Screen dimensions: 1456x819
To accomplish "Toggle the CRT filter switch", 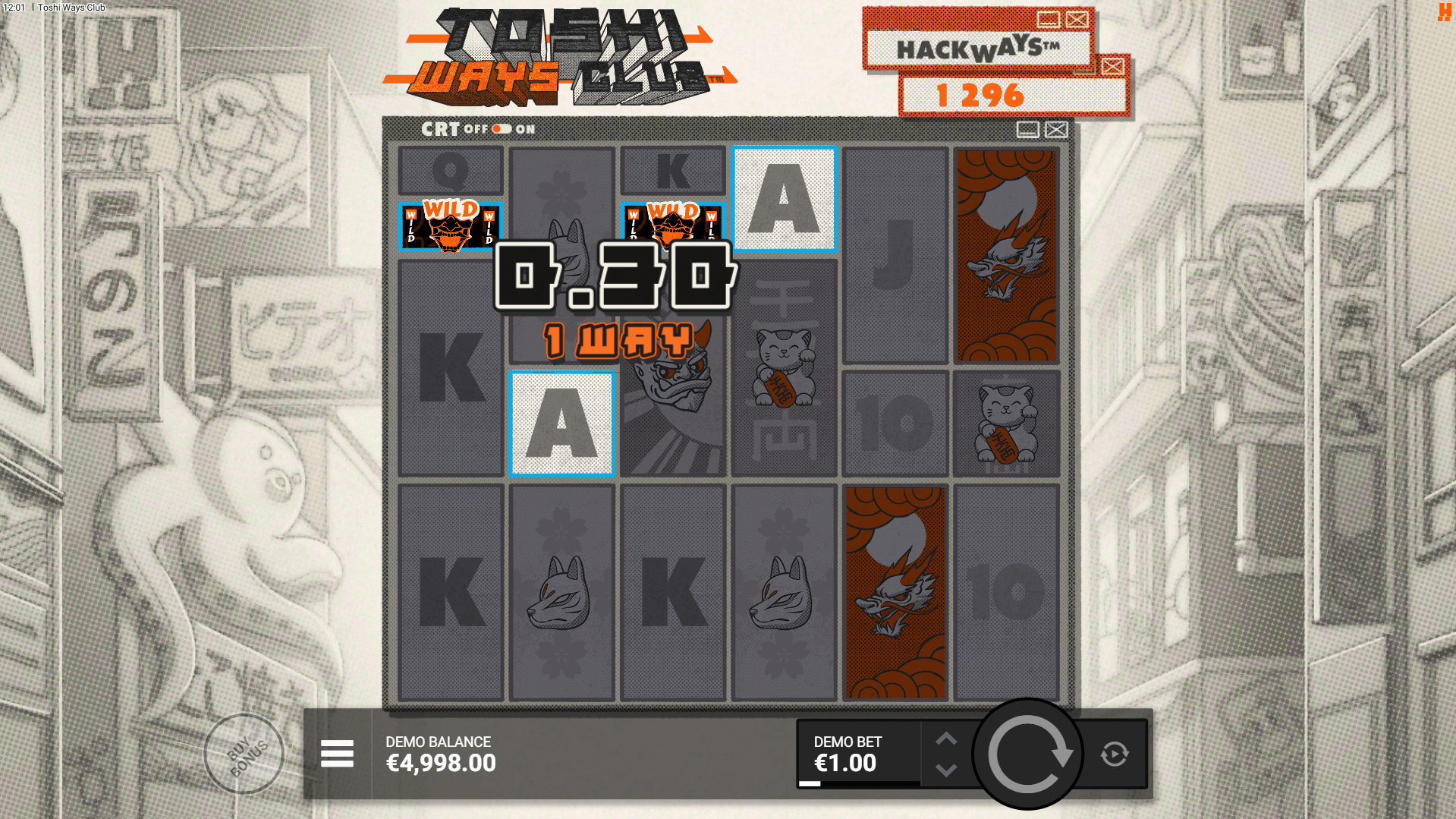I will click(501, 129).
